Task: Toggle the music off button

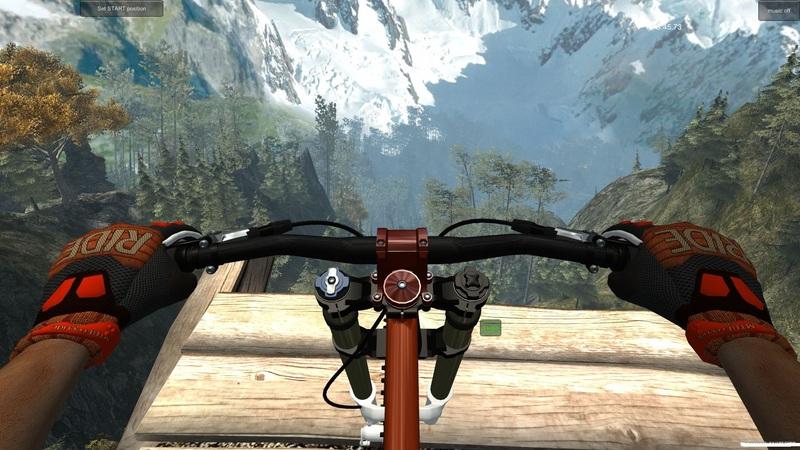Action: click(x=776, y=9)
